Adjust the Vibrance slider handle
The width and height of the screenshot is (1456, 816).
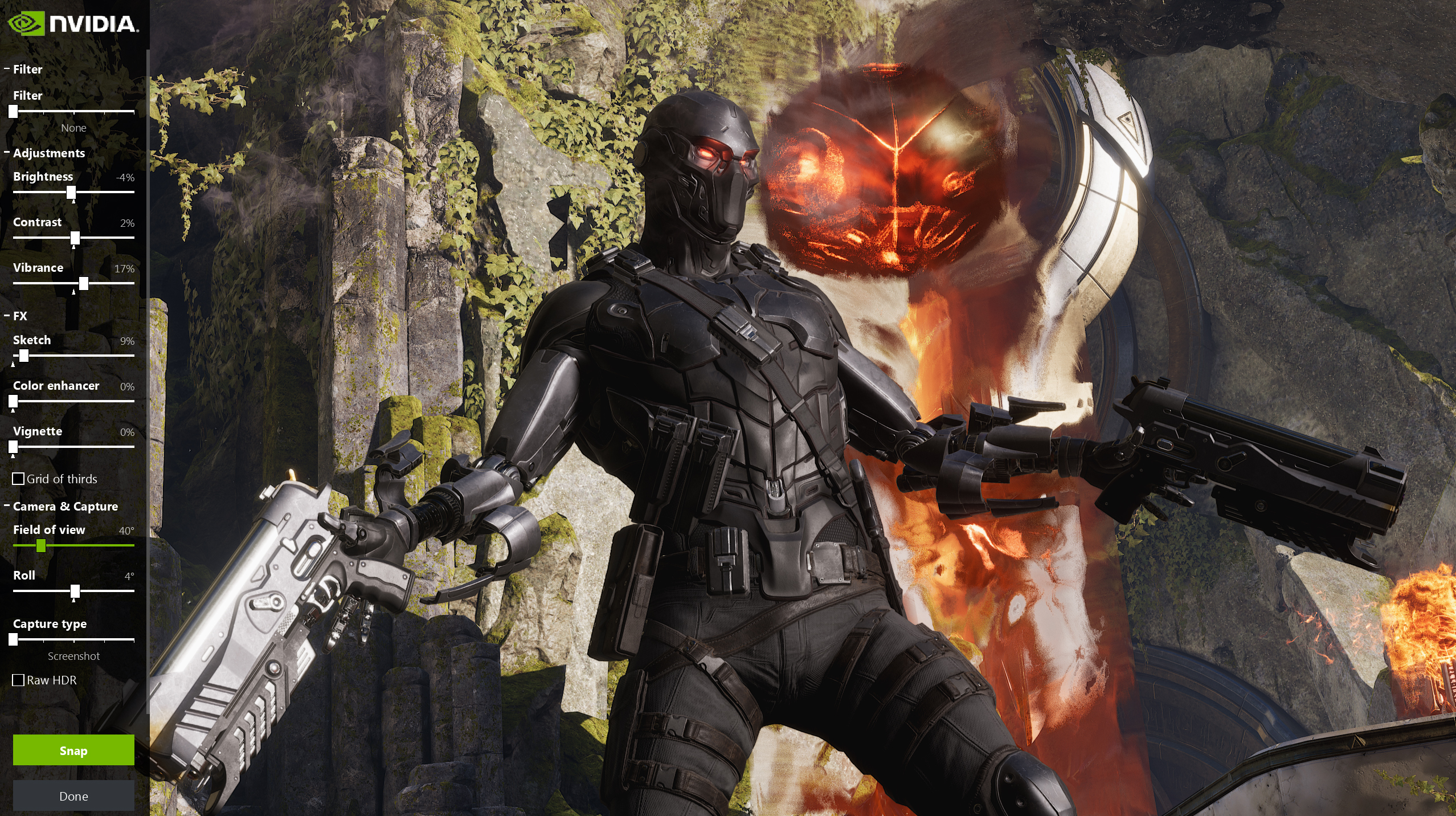pyautogui.click(x=84, y=283)
